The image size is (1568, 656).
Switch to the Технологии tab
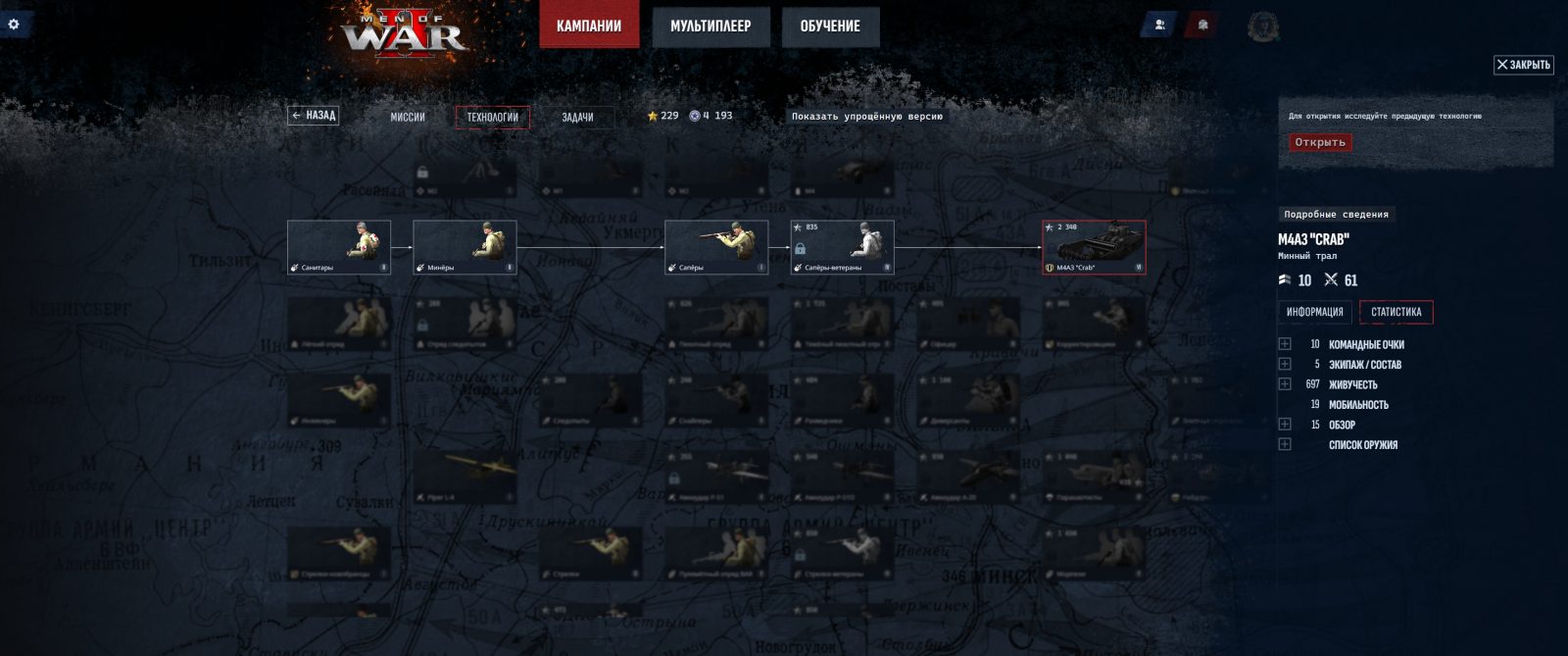pos(492,118)
